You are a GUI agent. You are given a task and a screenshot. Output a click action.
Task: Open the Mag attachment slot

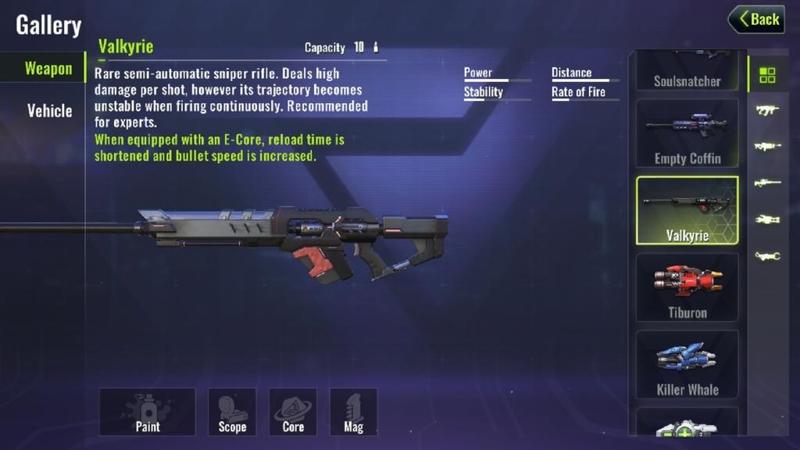pos(353,411)
